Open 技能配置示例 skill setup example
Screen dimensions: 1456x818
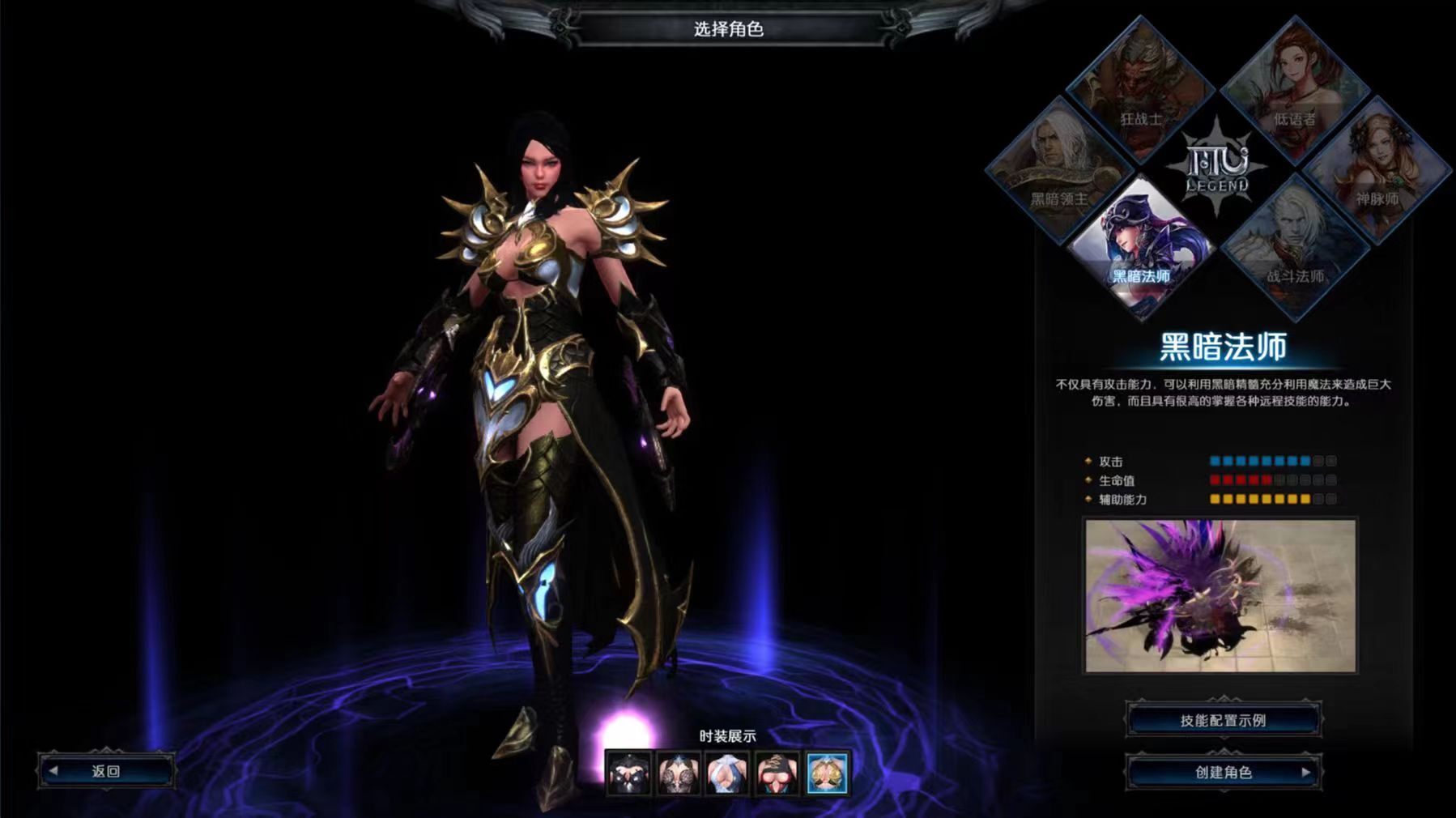click(1223, 720)
